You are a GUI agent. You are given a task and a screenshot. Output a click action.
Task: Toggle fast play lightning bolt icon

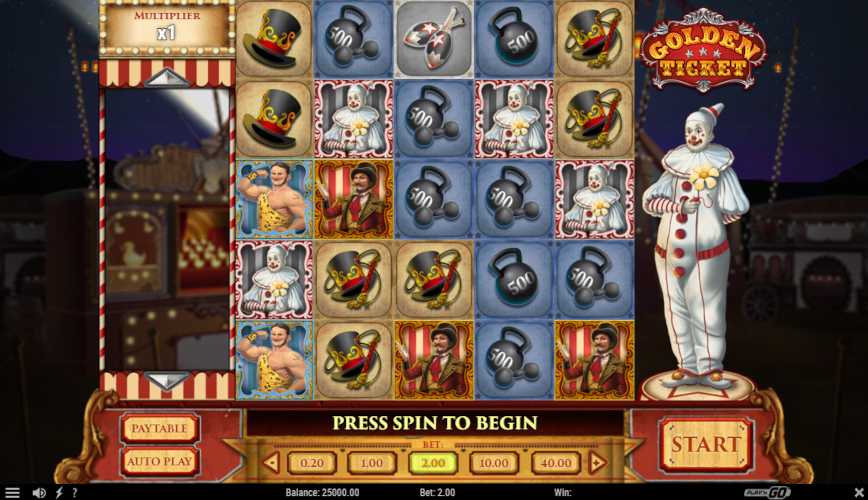click(x=58, y=492)
